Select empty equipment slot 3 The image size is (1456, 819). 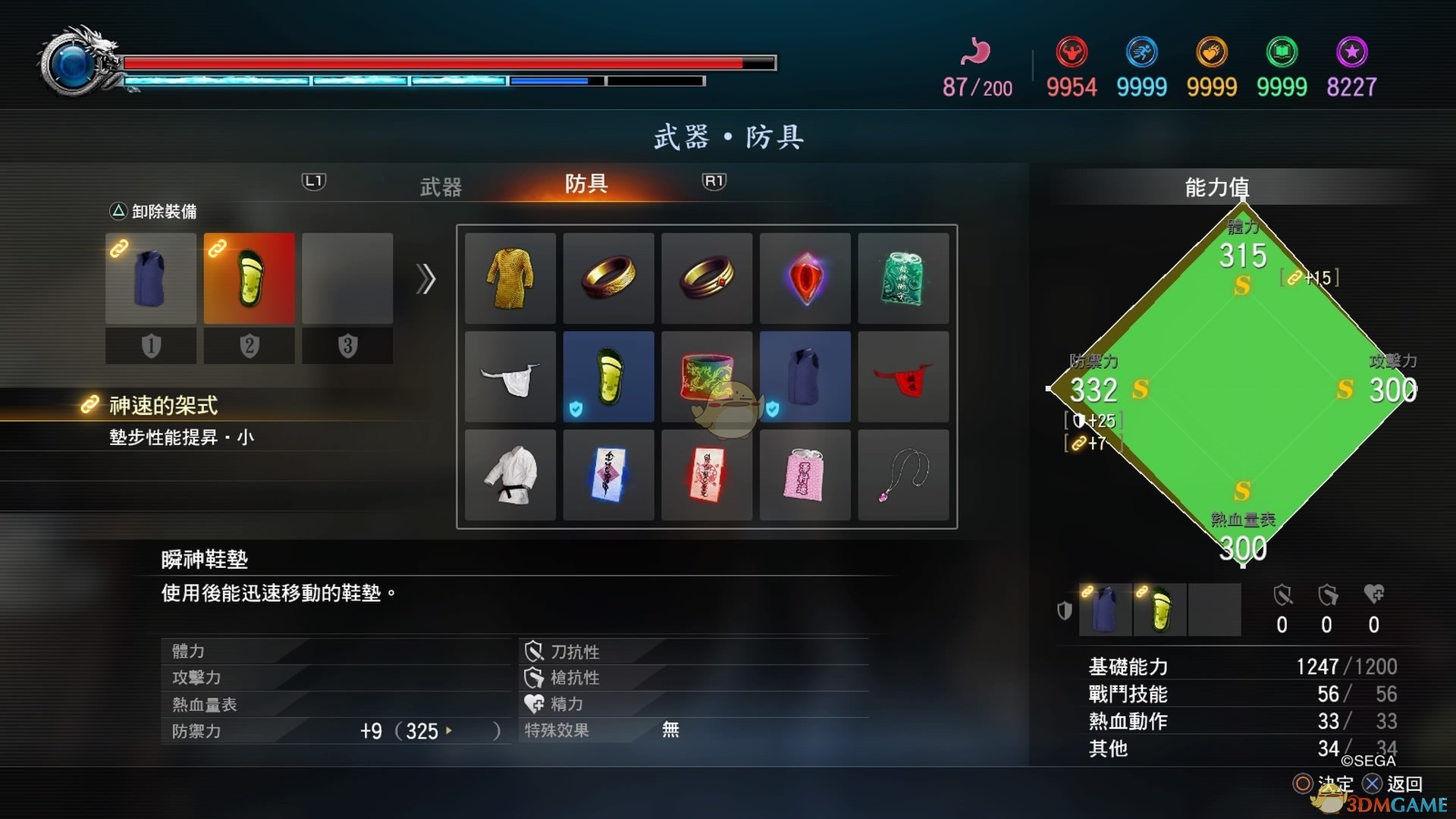click(347, 278)
